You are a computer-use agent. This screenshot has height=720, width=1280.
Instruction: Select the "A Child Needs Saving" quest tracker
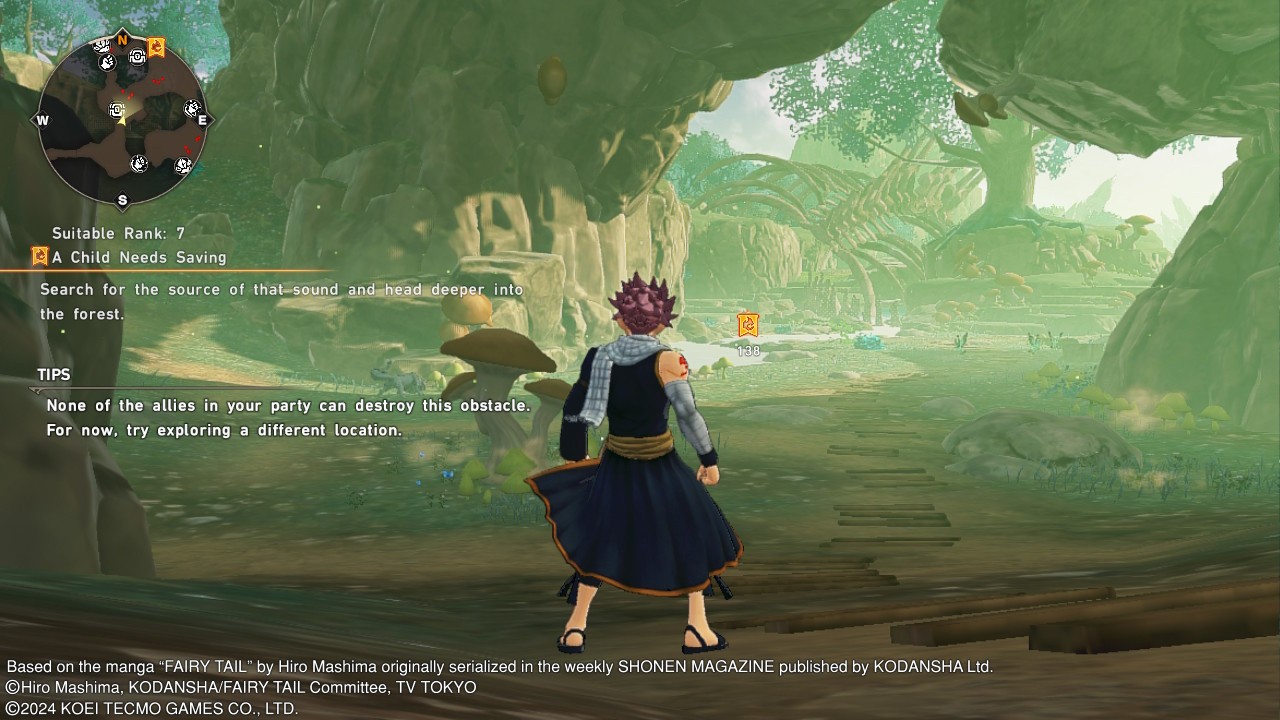[x=139, y=257]
